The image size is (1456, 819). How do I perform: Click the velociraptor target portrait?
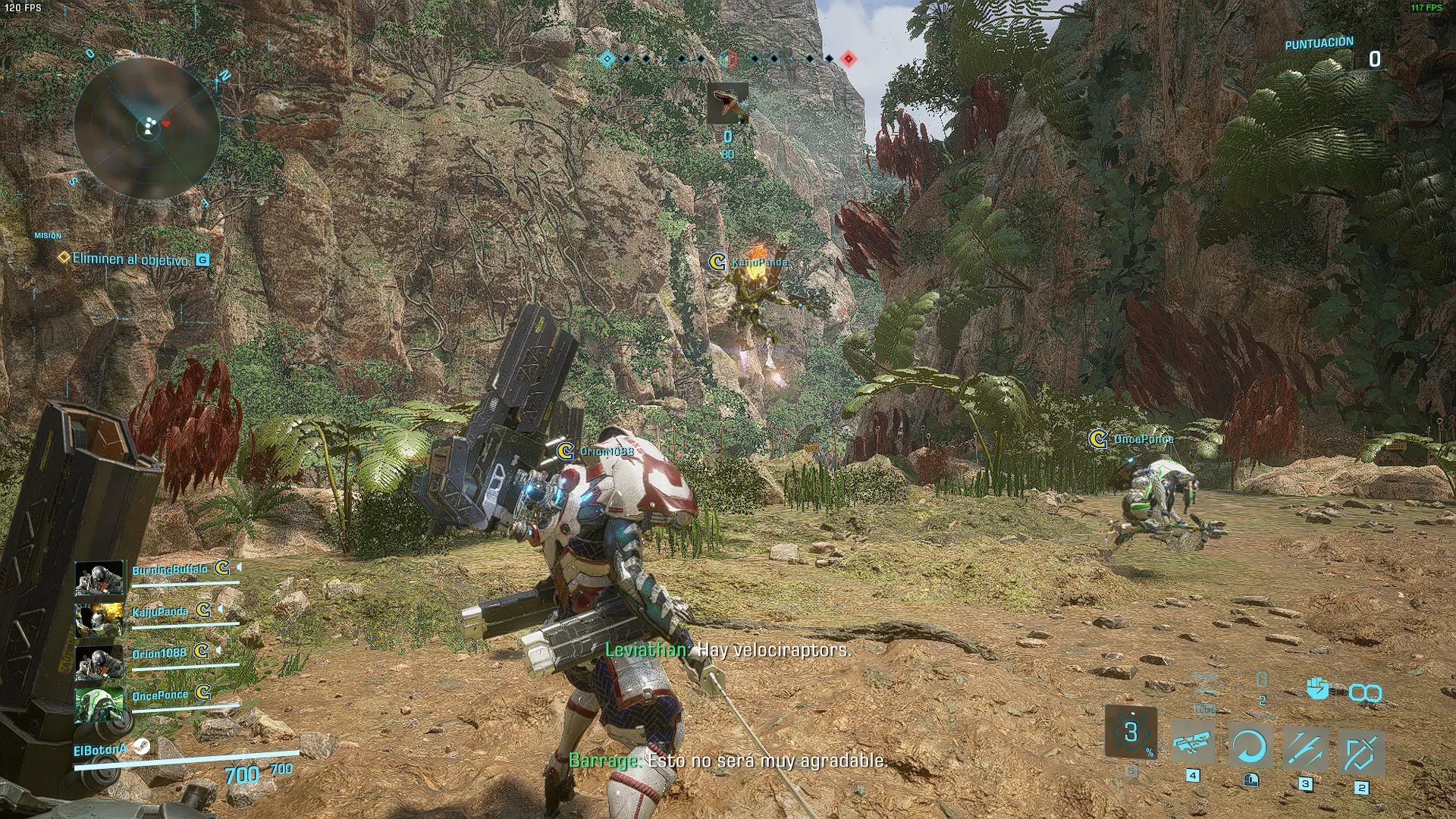(727, 104)
